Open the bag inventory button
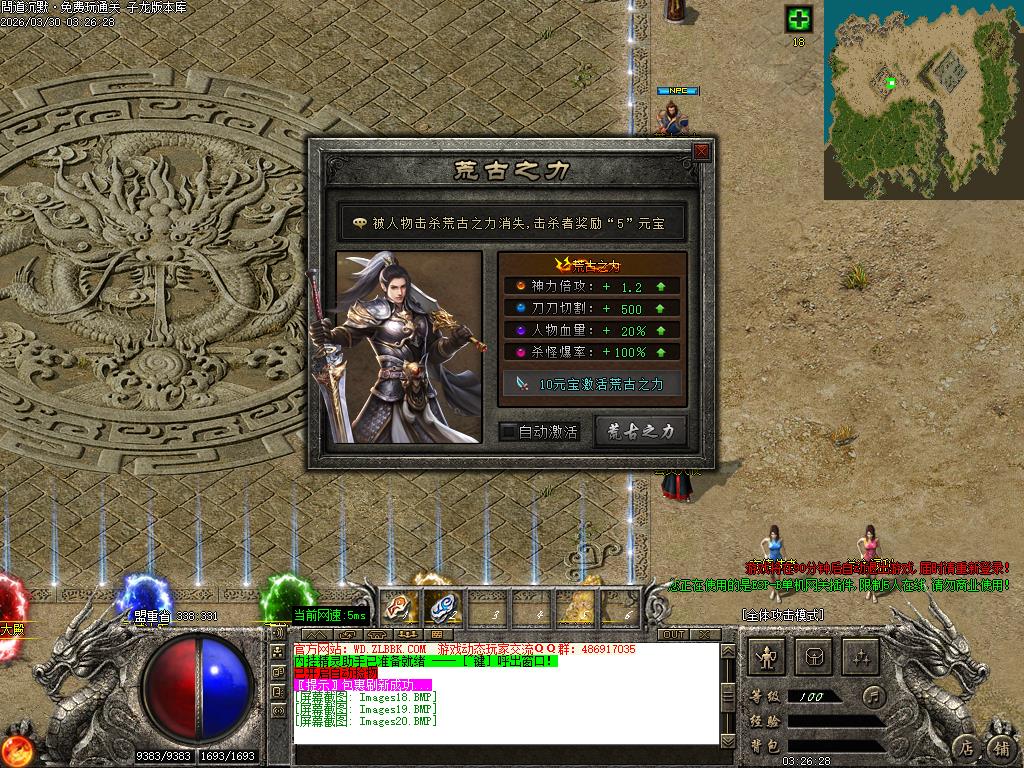The width and height of the screenshot is (1024, 768). pyautogui.click(x=814, y=657)
